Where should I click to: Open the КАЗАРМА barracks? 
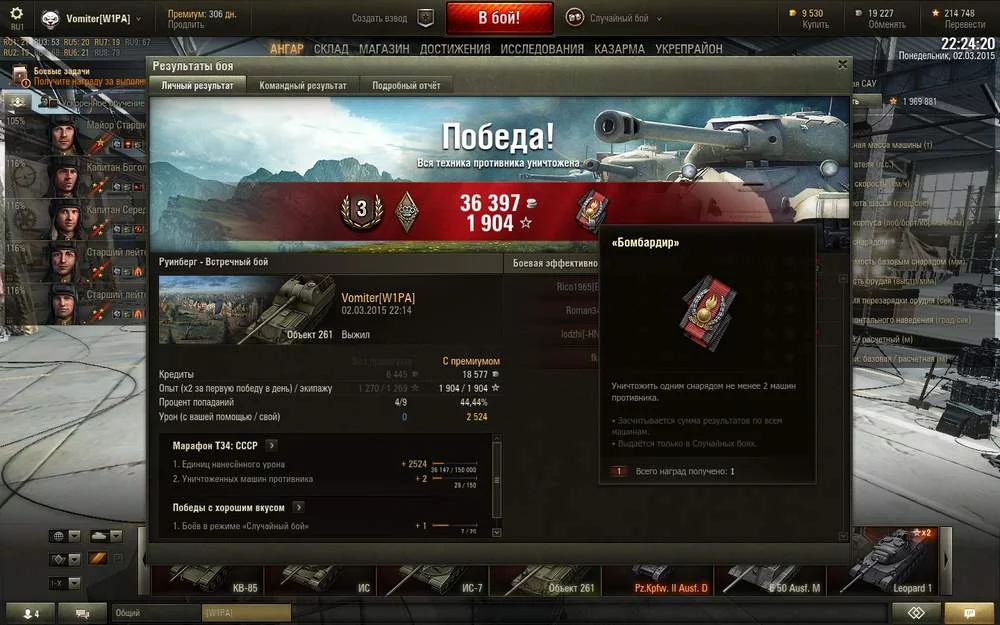pyautogui.click(x=619, y=49)
